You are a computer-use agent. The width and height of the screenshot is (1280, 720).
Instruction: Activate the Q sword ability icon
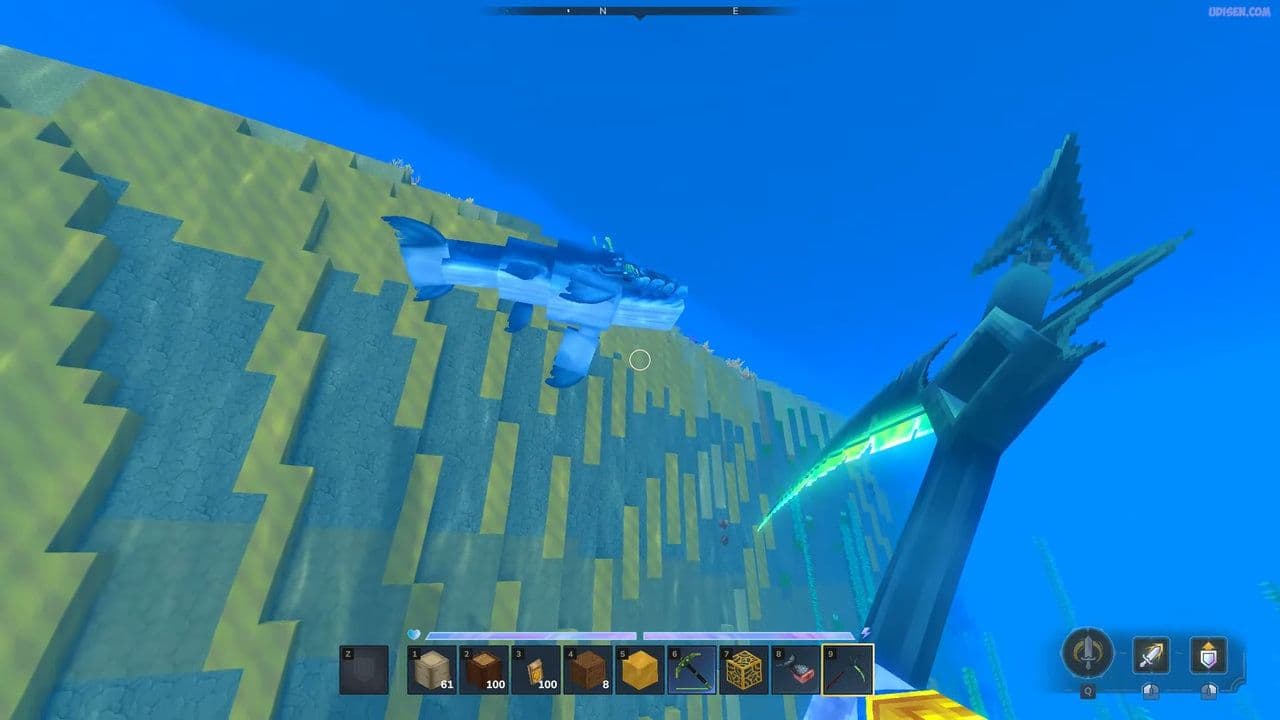click(1087, 652)
